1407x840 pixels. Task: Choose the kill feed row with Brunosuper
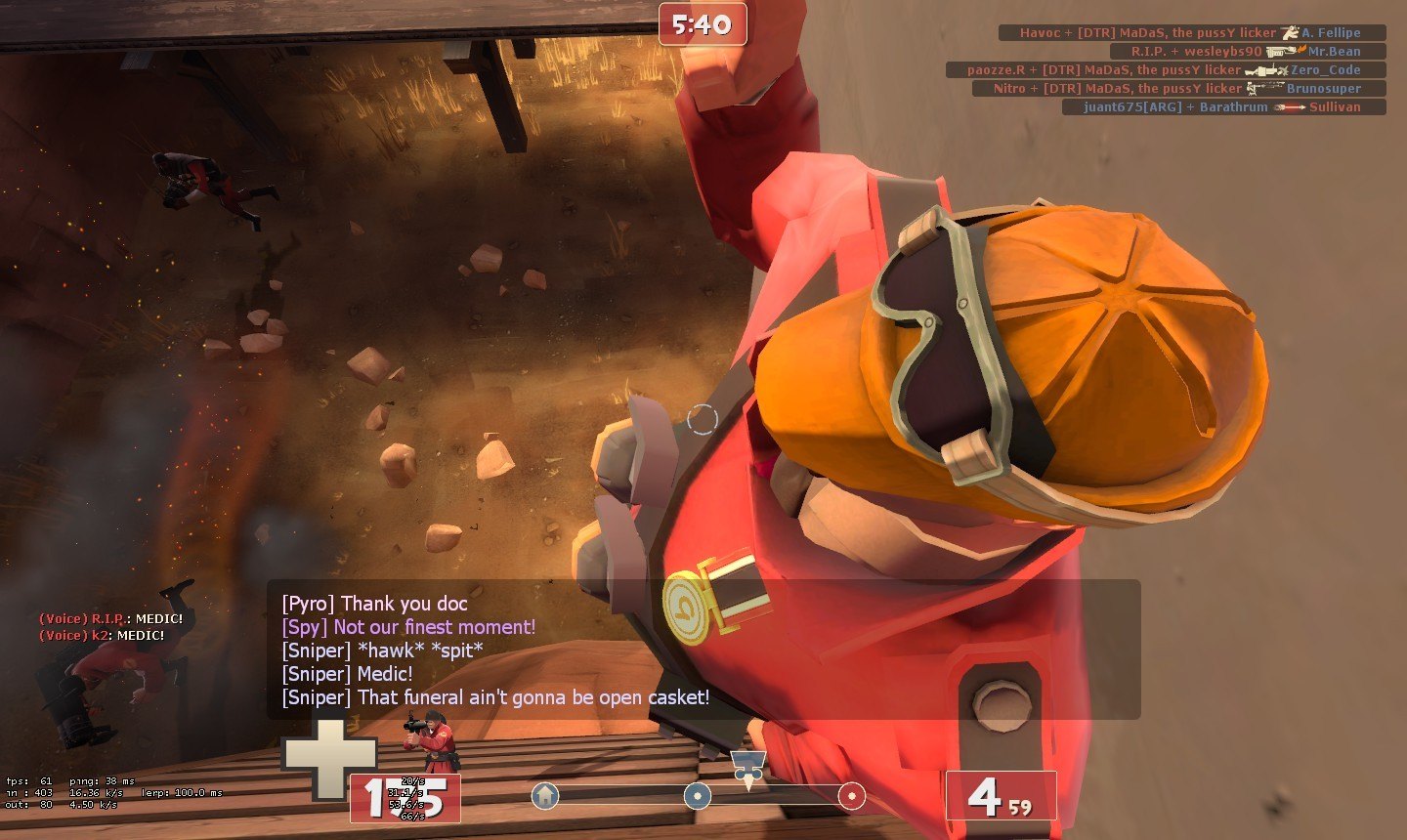pos(1178,89)
